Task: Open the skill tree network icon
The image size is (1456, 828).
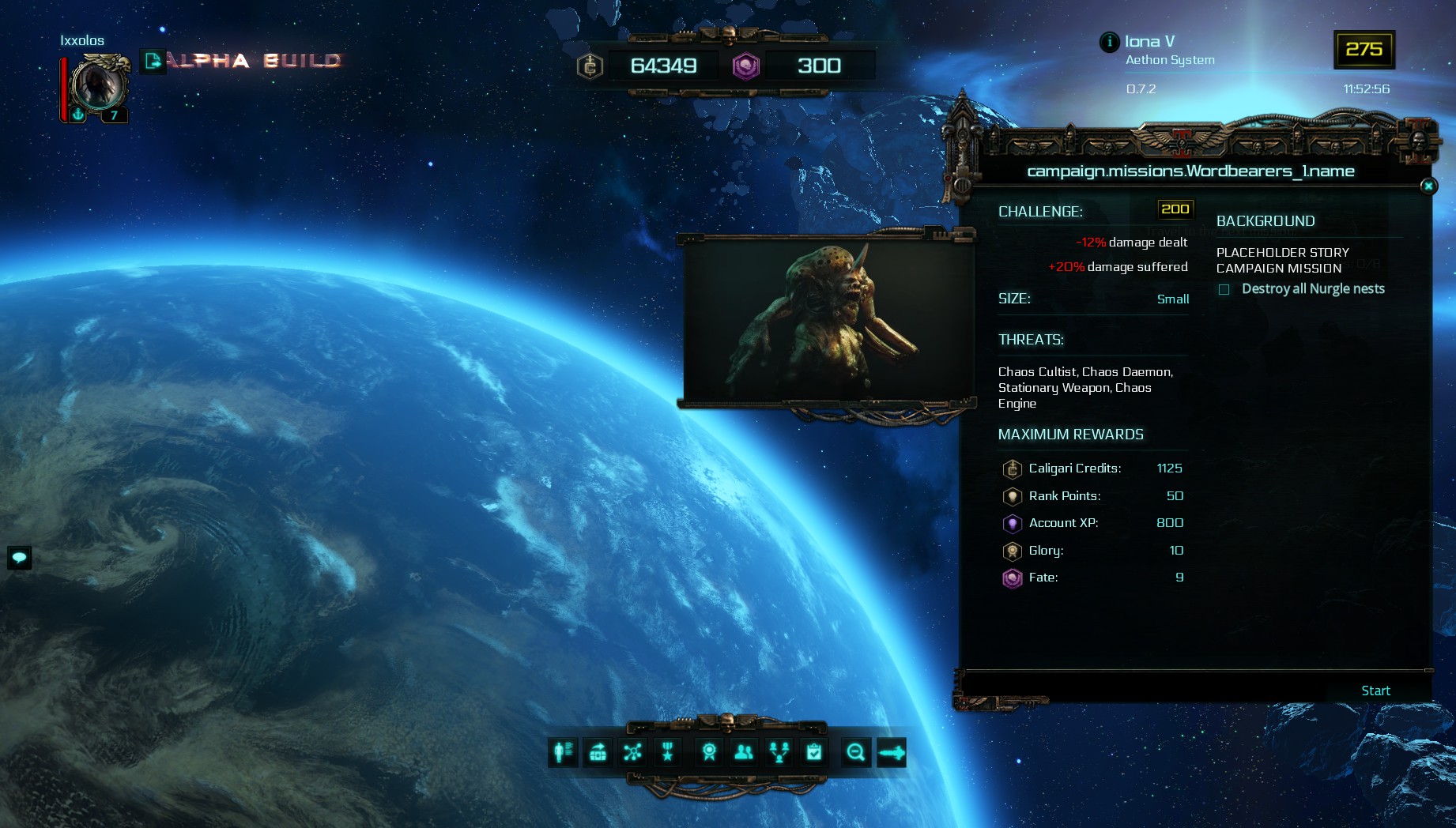Action: click(632, 752)
